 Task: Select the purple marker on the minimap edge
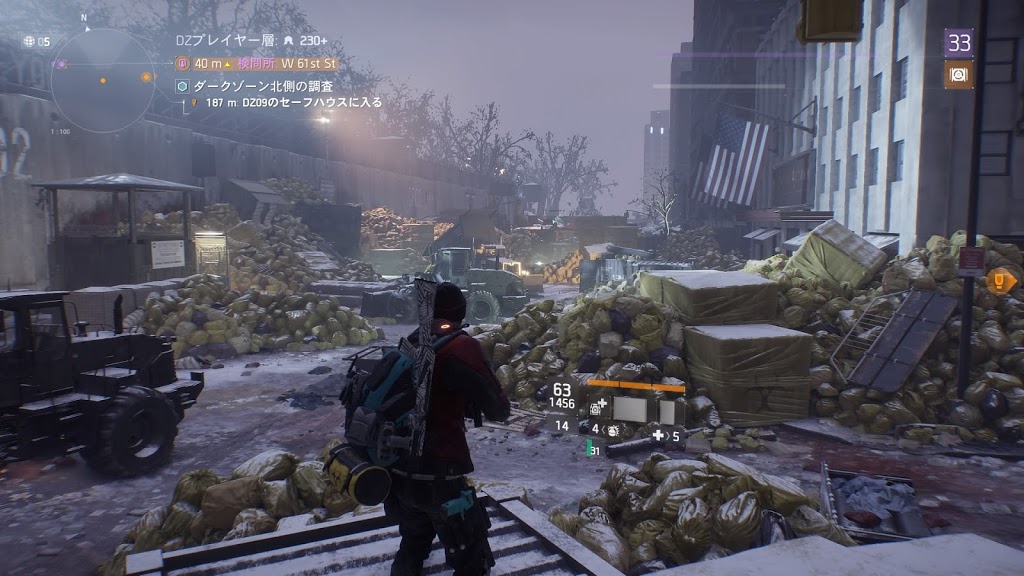click(x=61, y=64)
